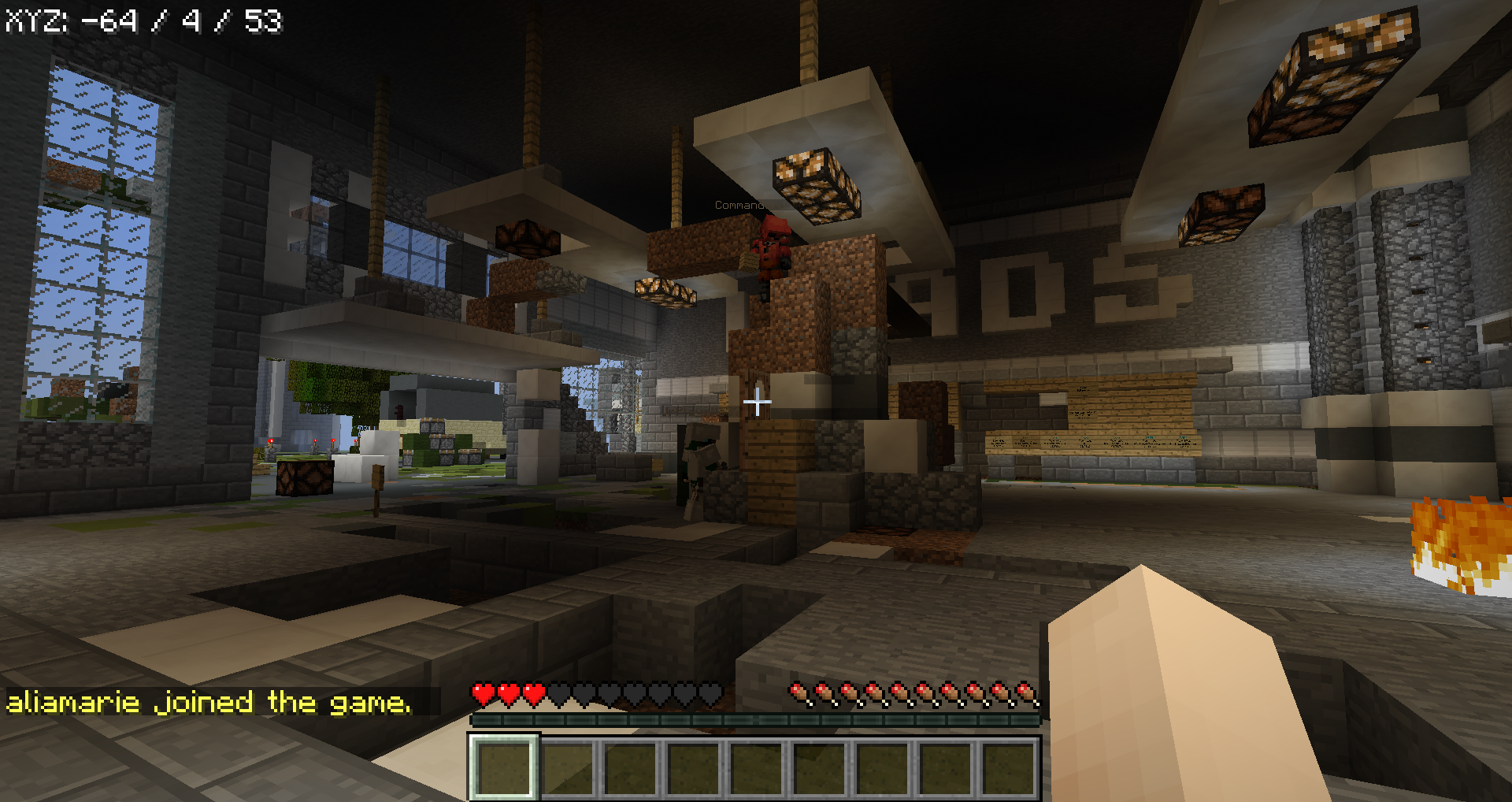This screenshot has height=802, width=1512.
Task: Click the "aliamarie joined the game" chat message
Action: pyautogui.click(x=209, y=702)
